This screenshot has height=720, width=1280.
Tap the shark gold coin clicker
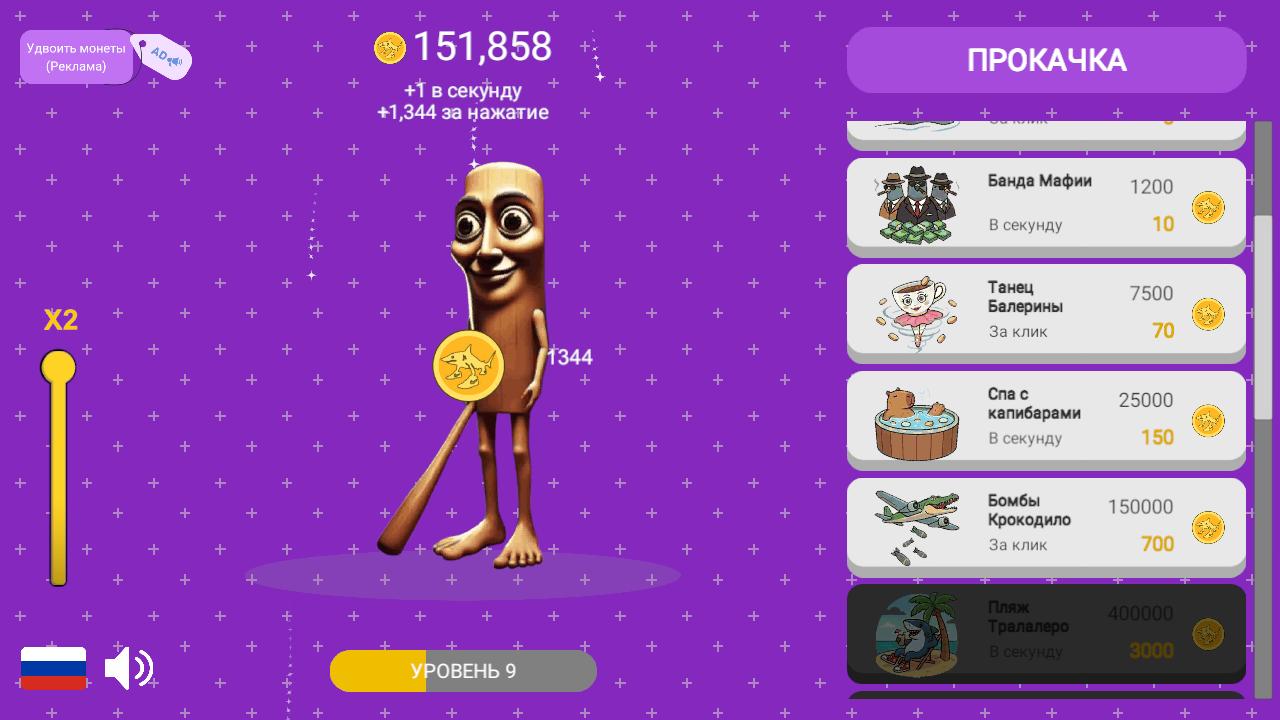click(468, 366)
